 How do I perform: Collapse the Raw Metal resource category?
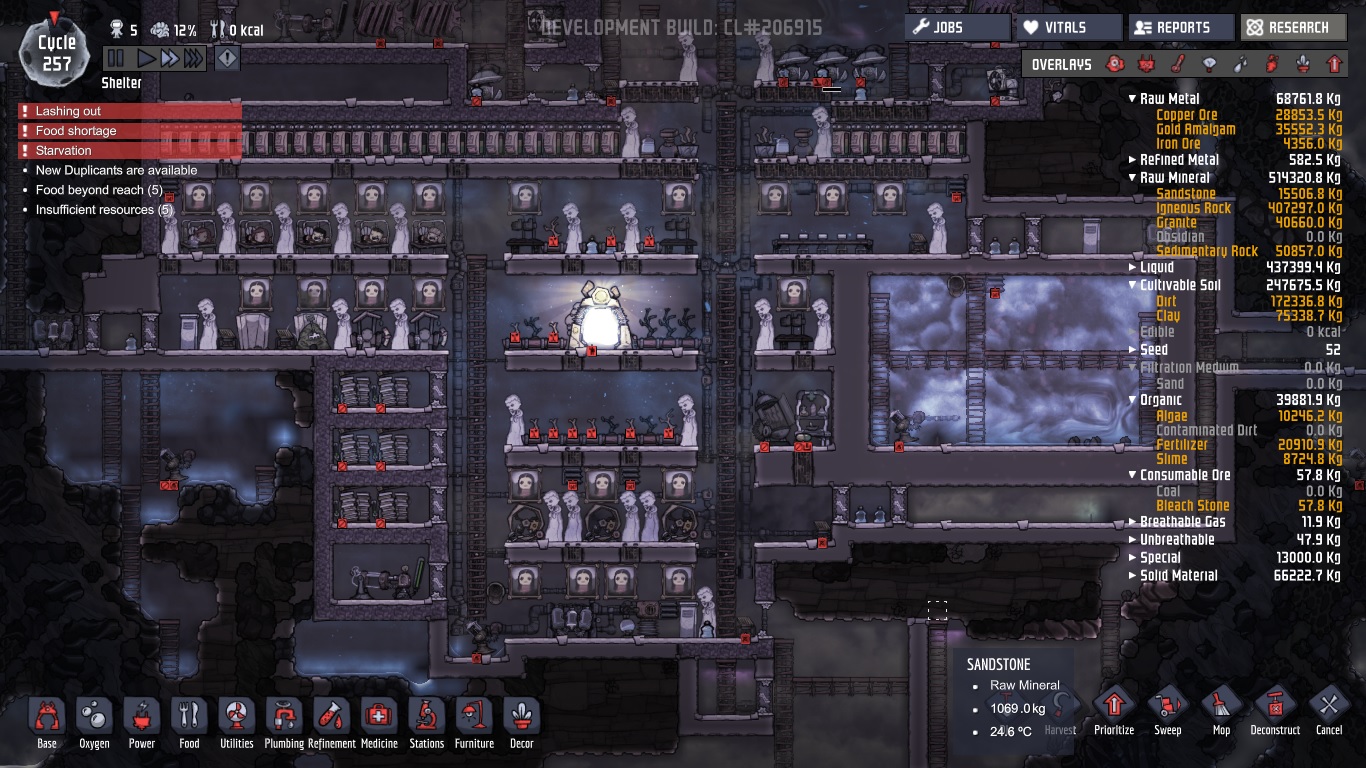click(1132, 99)
